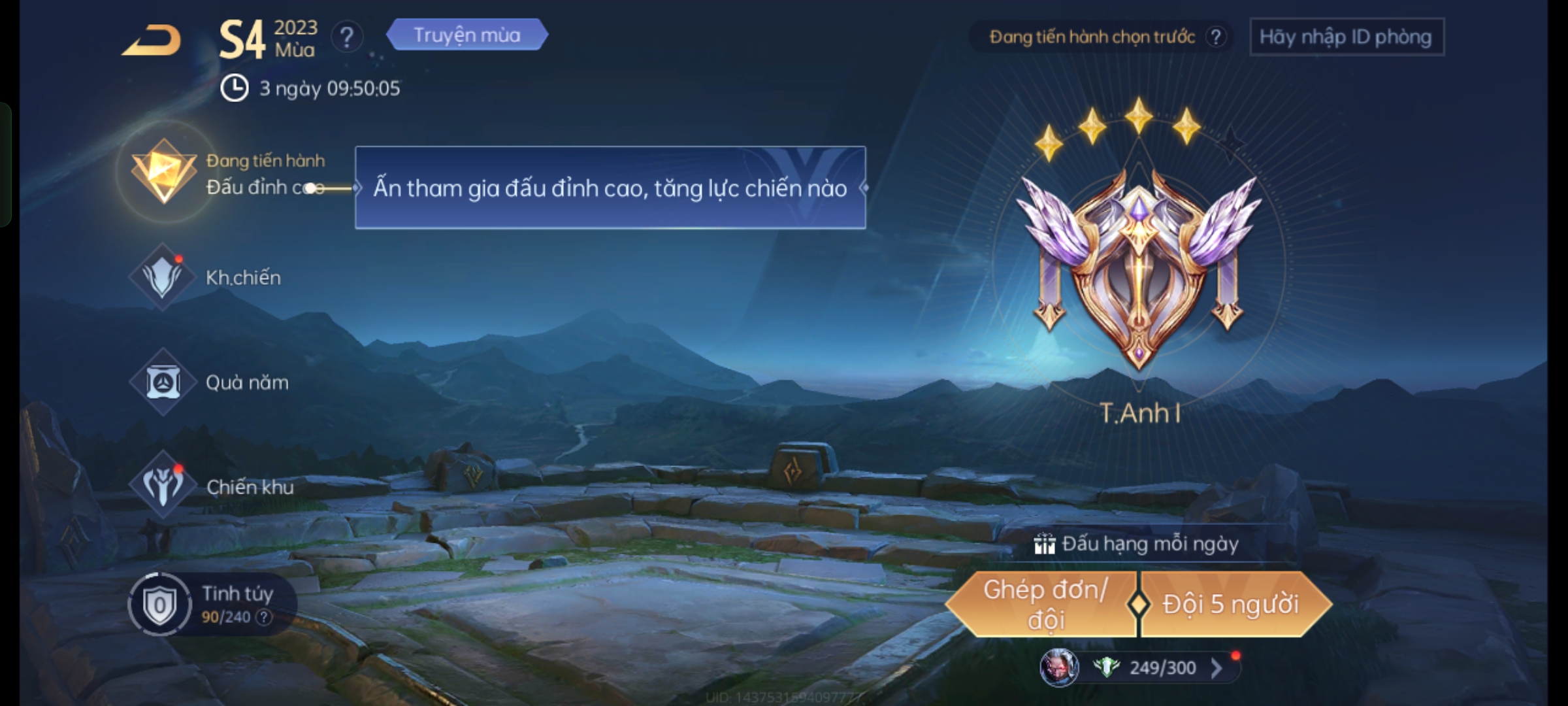Viewport: 1568px width, 706px height.
Task: Show the Tinh túy help tooltip
Action: click(264, 617)
